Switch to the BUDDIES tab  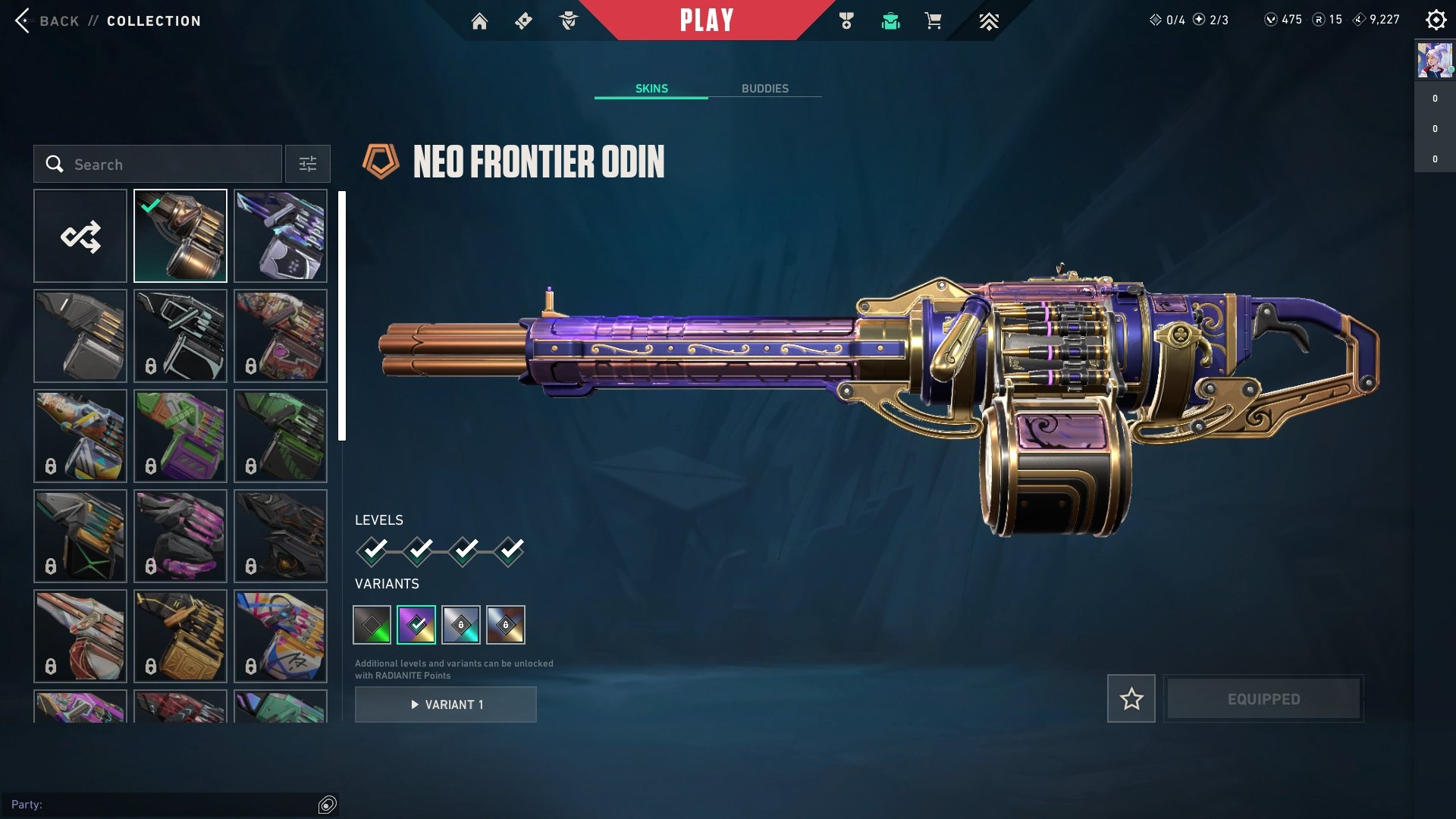(x=765, y=88)
